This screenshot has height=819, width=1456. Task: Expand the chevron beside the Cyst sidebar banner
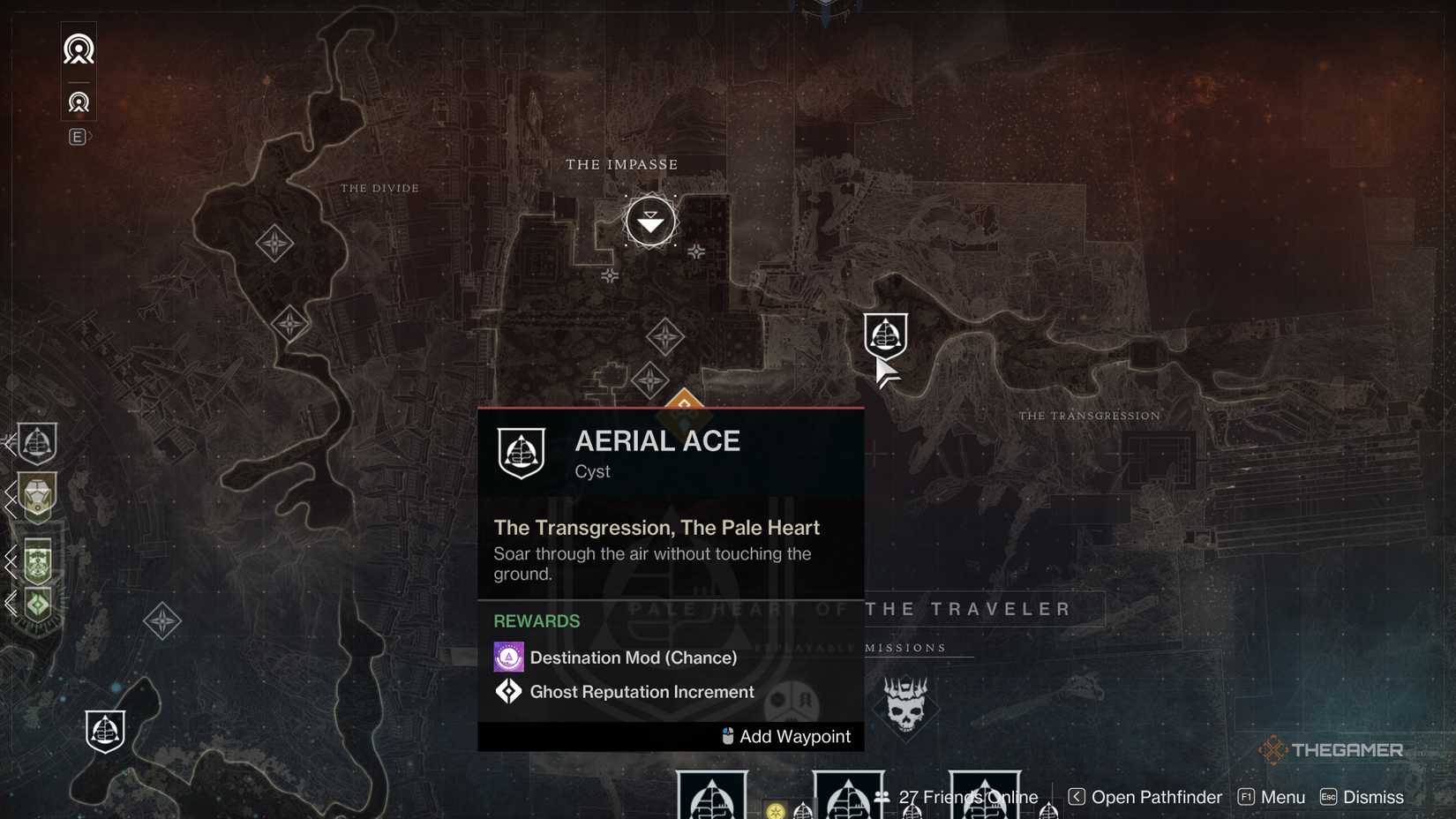tap(10, 444)
